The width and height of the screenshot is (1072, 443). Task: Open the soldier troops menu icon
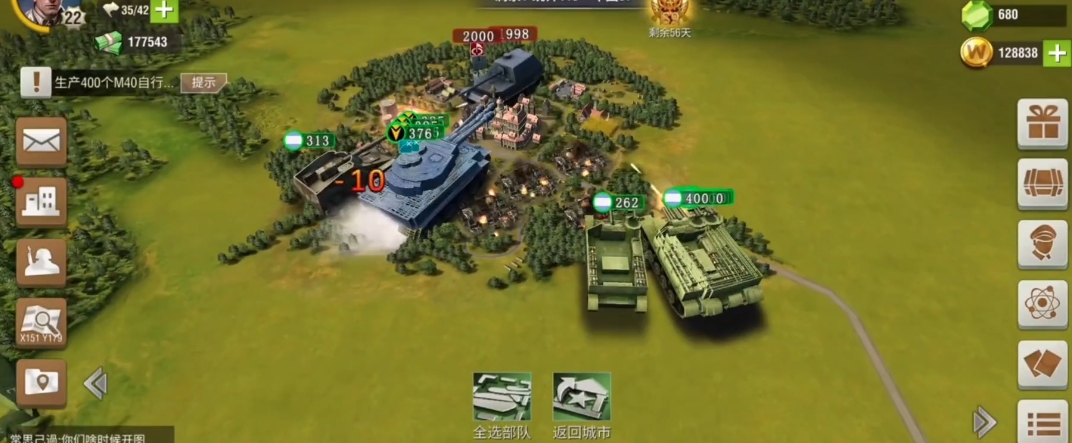42,262
